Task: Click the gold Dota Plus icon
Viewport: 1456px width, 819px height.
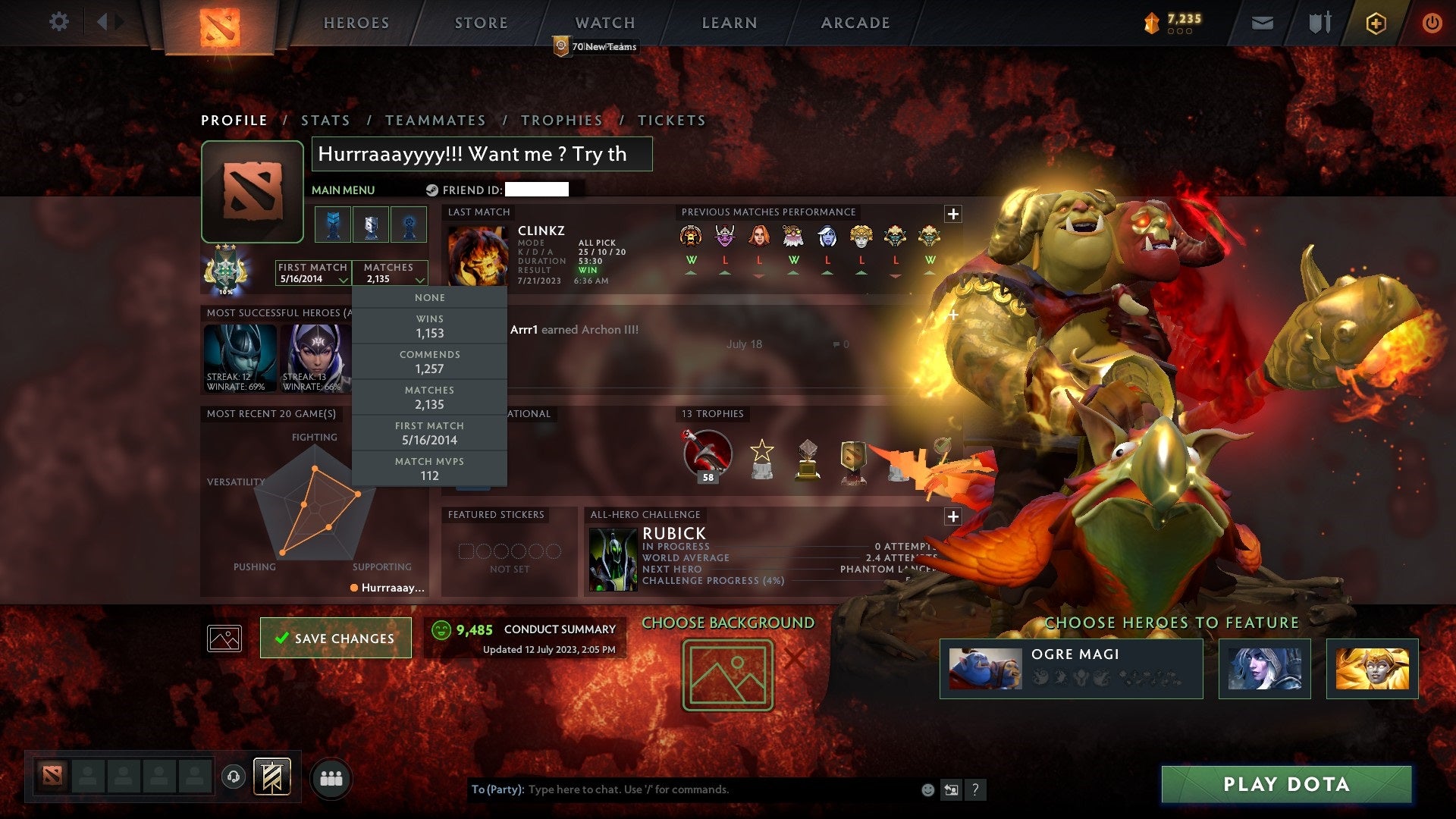Action: click(1376, 22)
